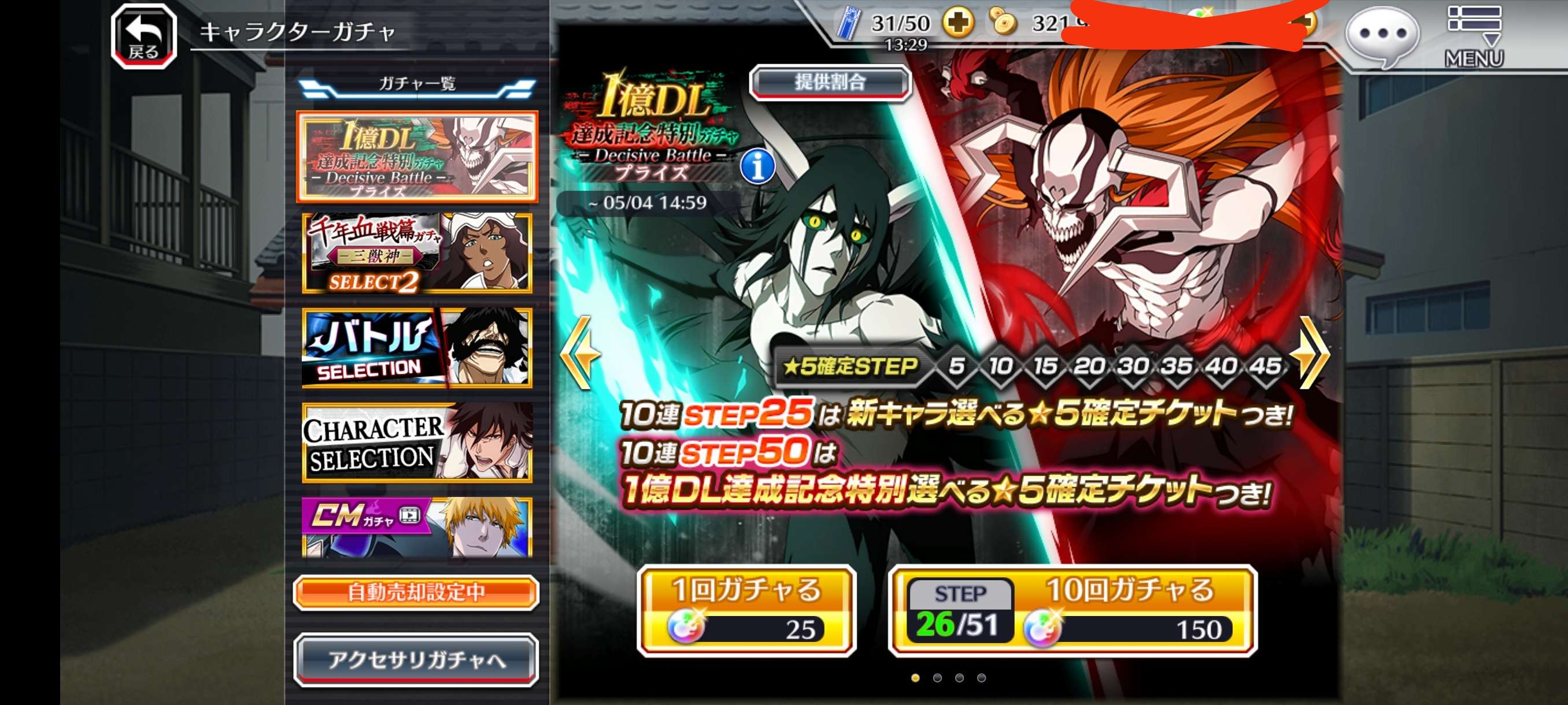Screen dimensions: 1568x705
Task: Open the CM ガチャ banner
Action: click(x=417, y=528)
